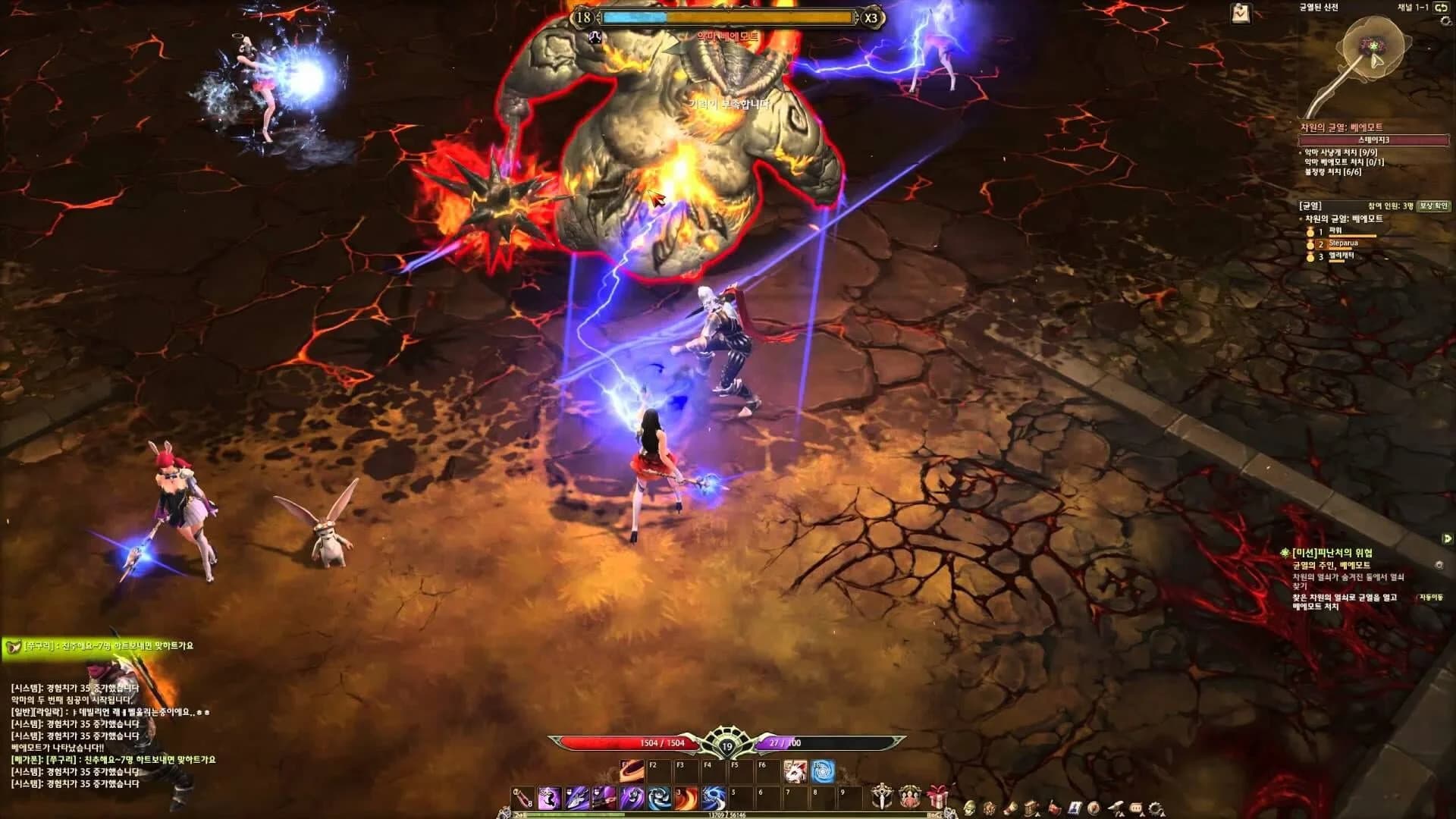
Task: Click the dragon pet summon icon above the hotbar
Action: point(795,770)
